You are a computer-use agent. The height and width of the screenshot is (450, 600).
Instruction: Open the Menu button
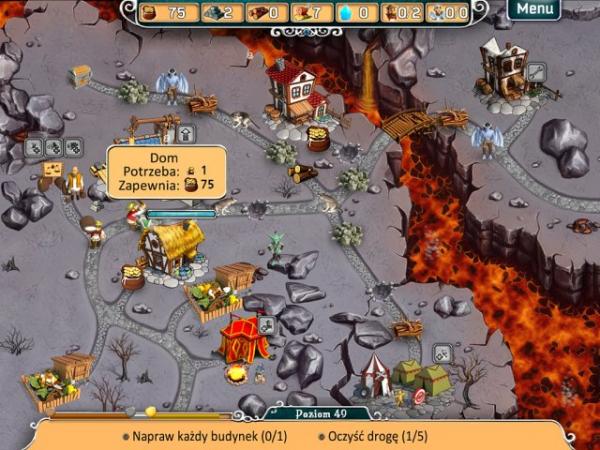[x=535, y=9]
